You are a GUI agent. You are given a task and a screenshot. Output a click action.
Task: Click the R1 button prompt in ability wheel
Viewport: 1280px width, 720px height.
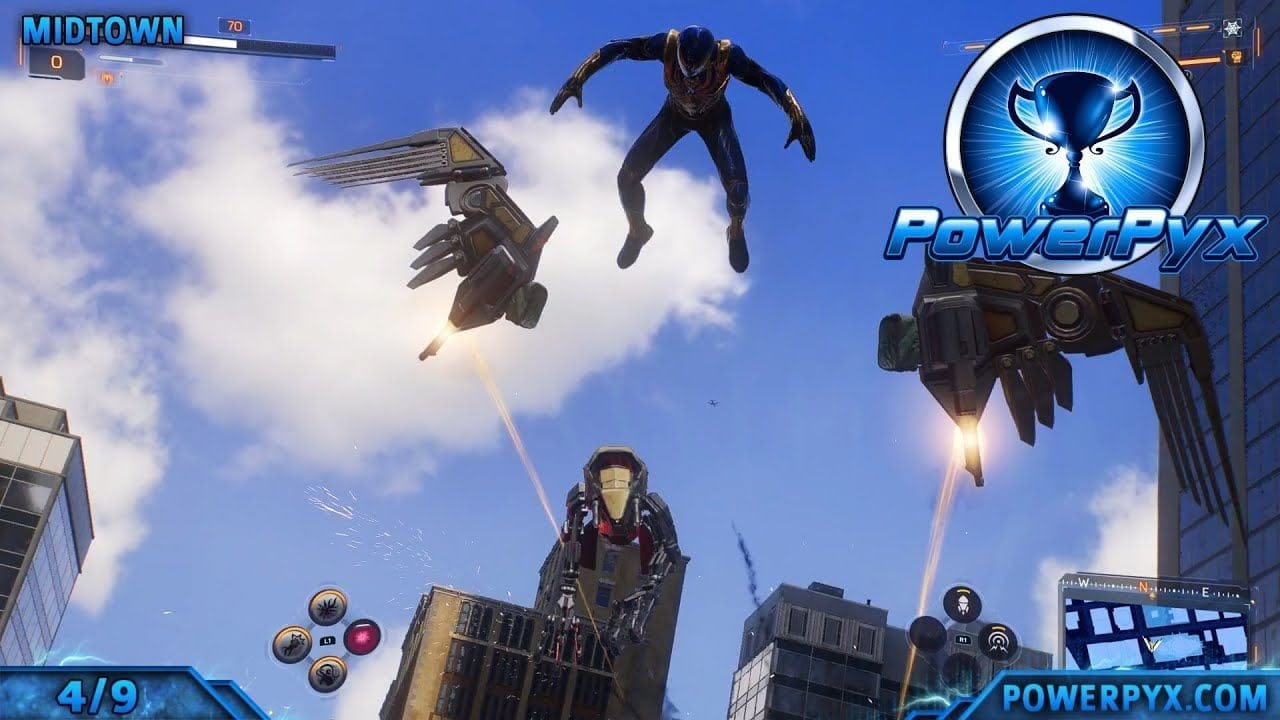(x=963, y=639)
